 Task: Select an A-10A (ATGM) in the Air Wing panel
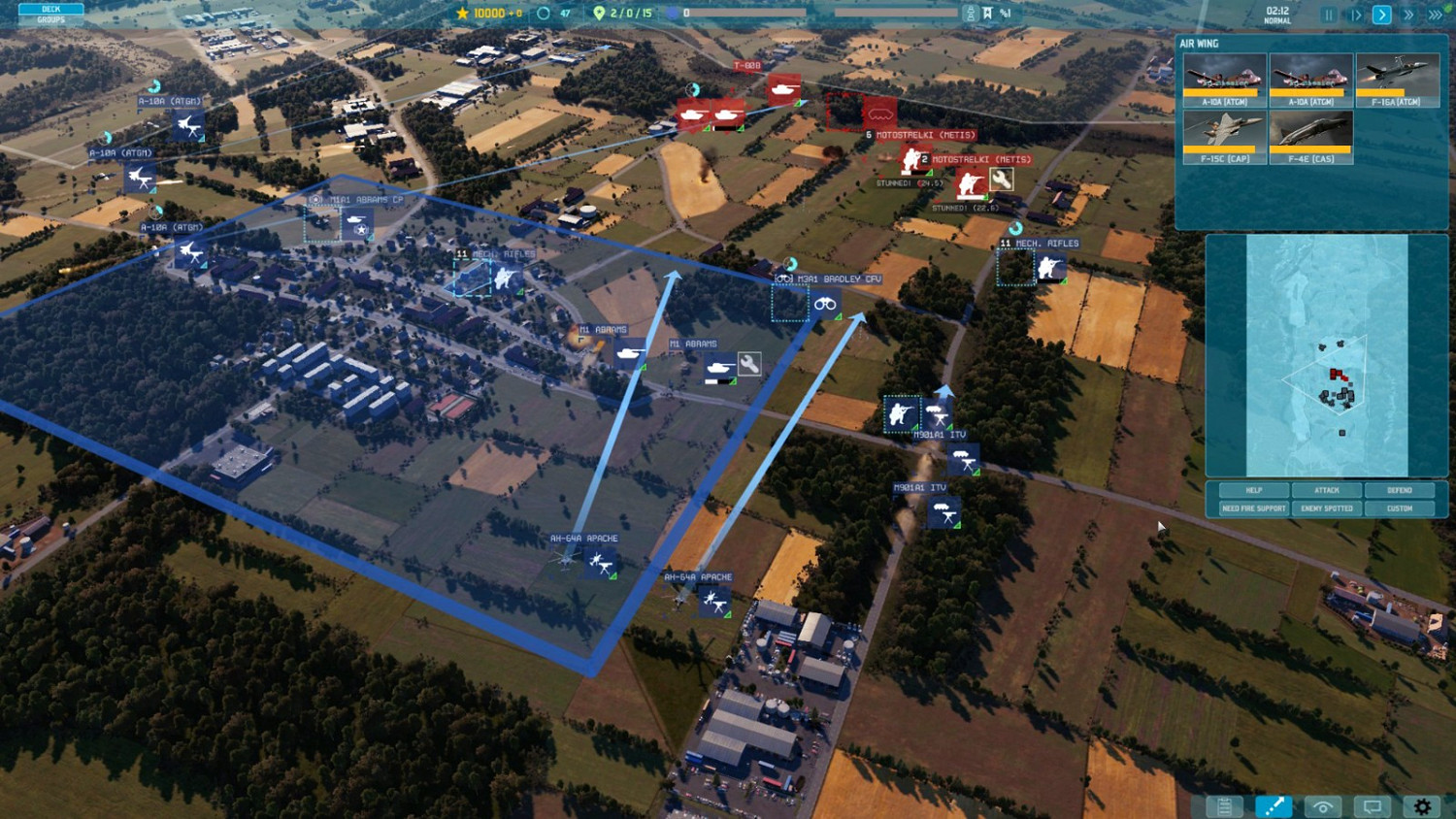(x=1222, y=78)
